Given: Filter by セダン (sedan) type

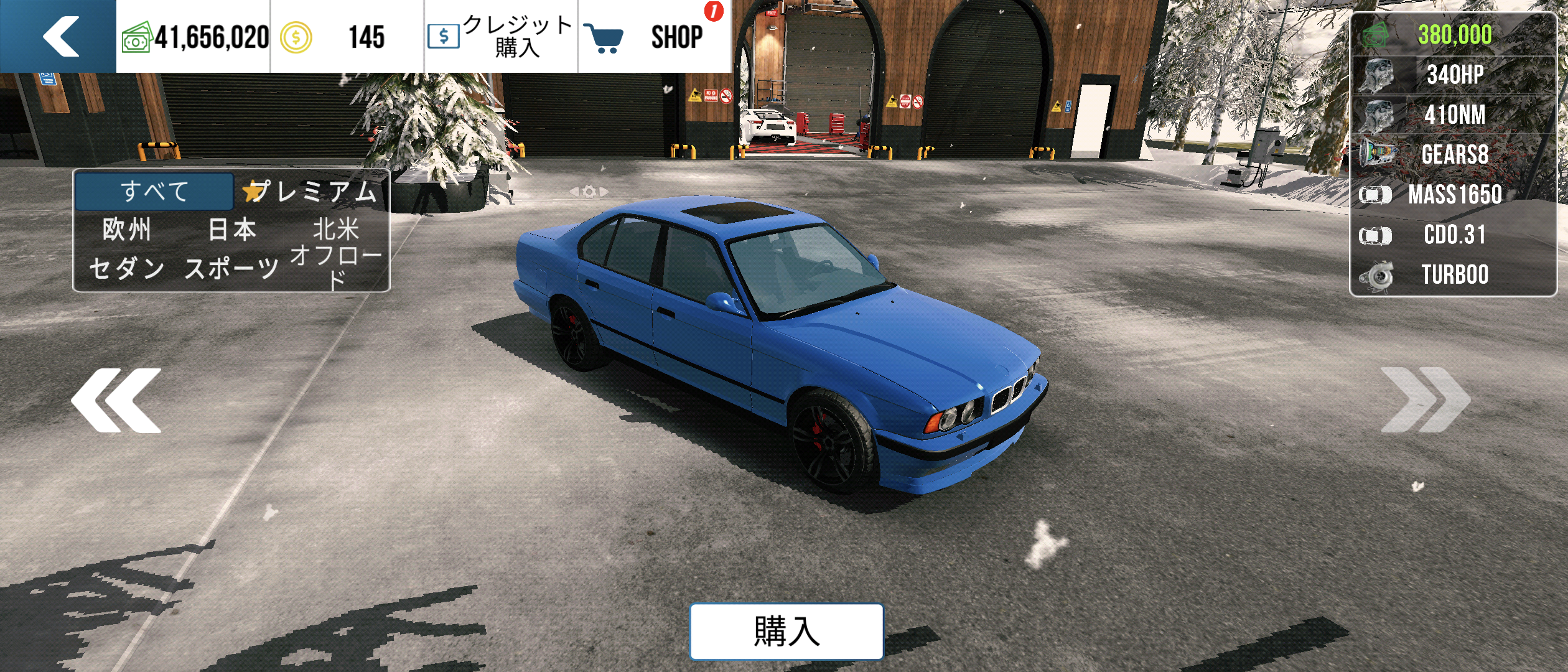Looking at the screenshot, I should [x=127, y=268].
